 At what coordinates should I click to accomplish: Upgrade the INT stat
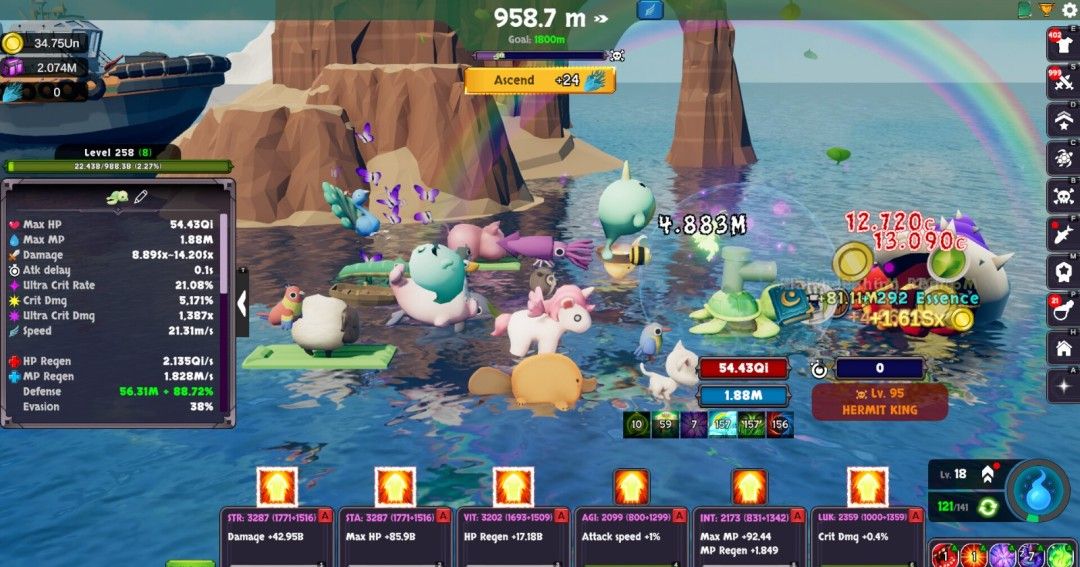click(x=750, y=487)
